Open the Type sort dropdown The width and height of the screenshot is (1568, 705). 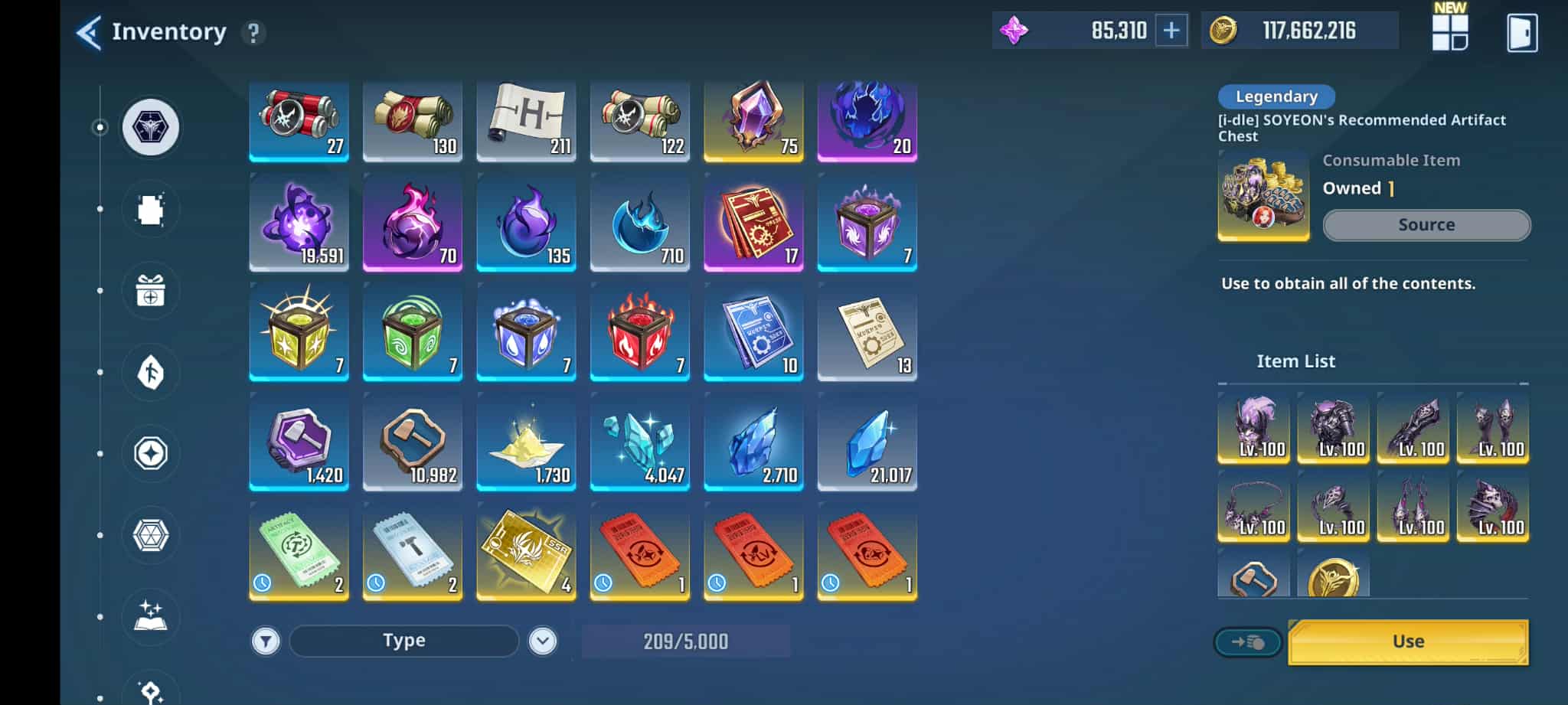(x=403, y=641)
